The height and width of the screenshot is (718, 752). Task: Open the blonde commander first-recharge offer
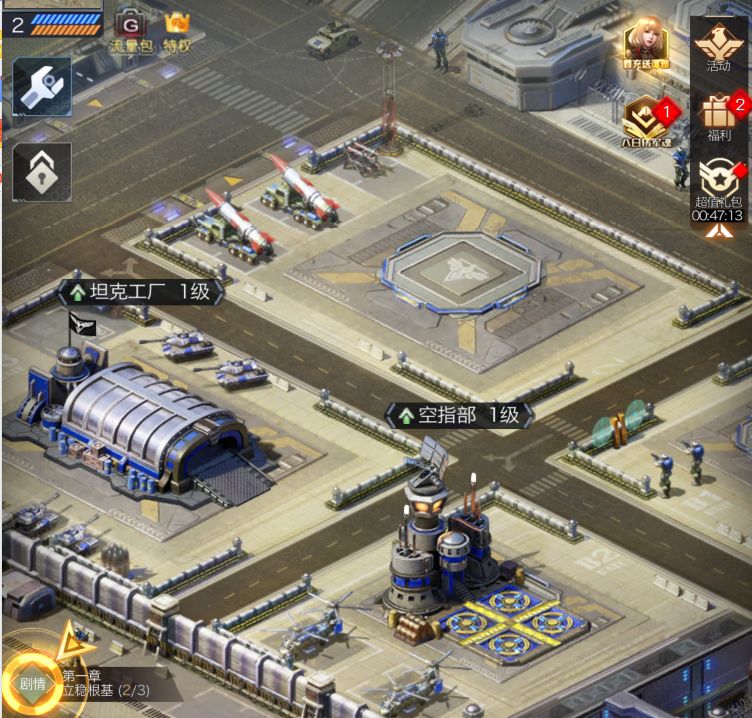click(647, 46)
